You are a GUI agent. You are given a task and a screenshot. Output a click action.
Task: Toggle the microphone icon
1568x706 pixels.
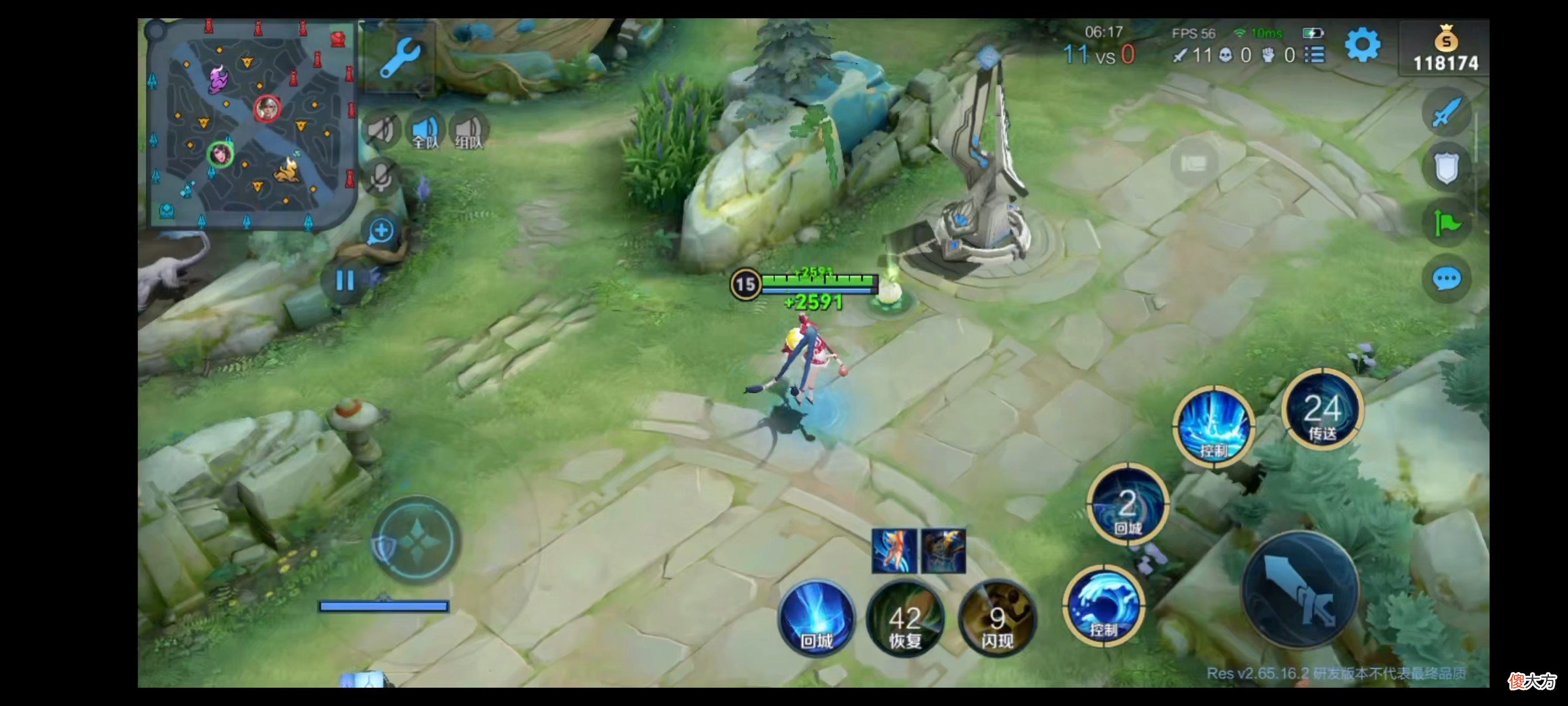coord(381,176)
